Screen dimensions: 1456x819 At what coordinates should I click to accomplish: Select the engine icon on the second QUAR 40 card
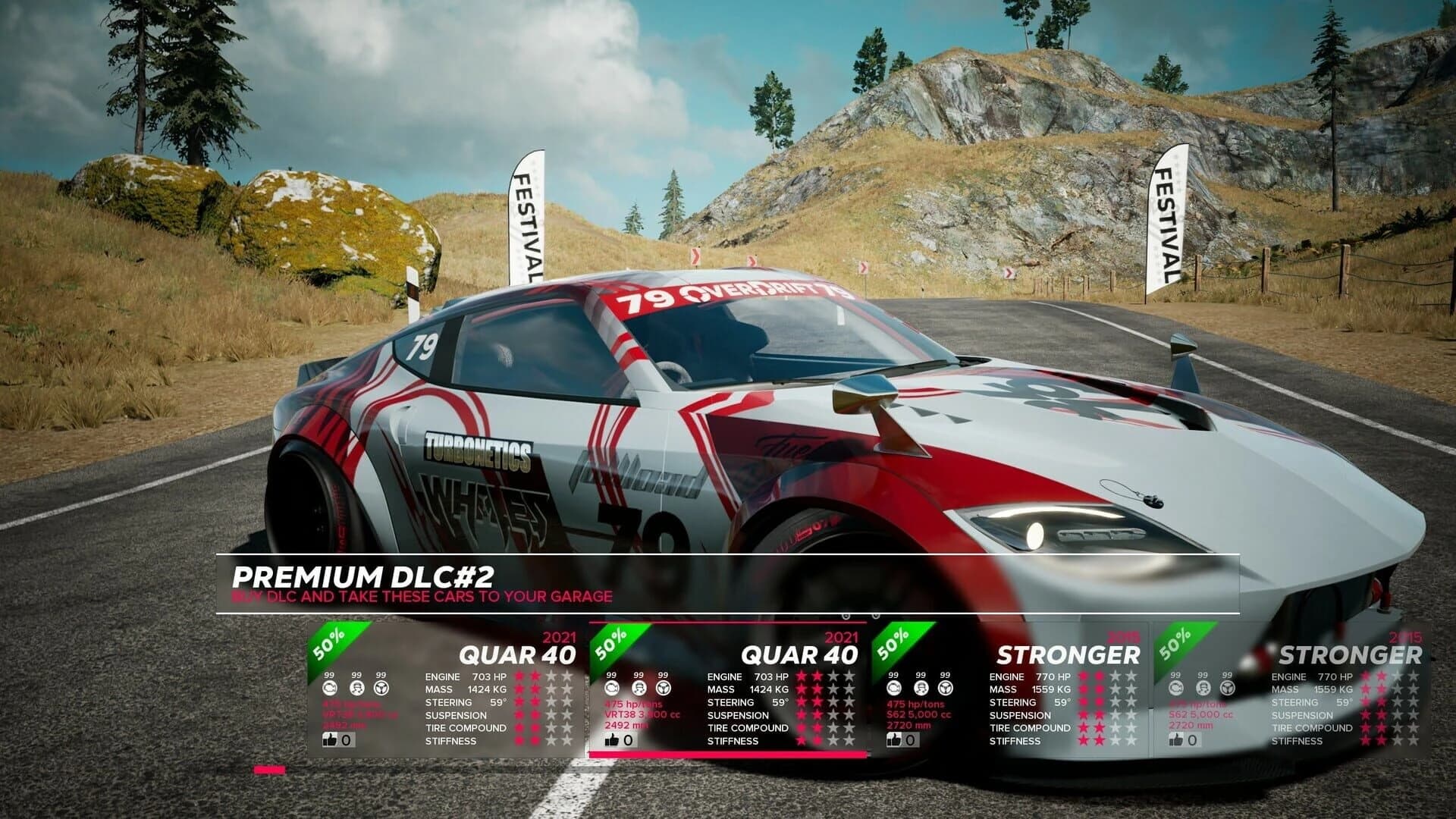(610, 689)
